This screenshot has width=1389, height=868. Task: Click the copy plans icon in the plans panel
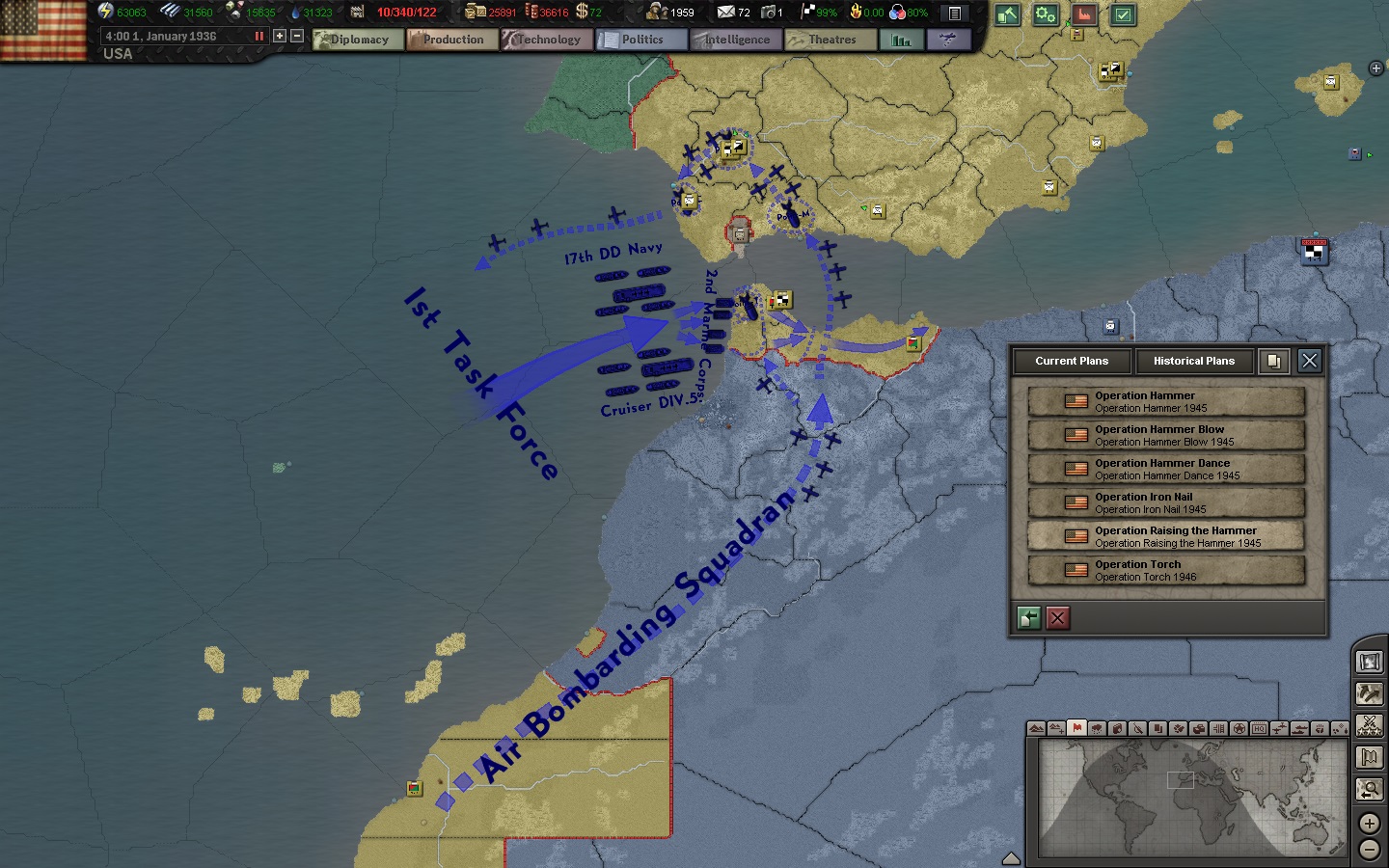pyautogui.click(x=1273, y=361)
